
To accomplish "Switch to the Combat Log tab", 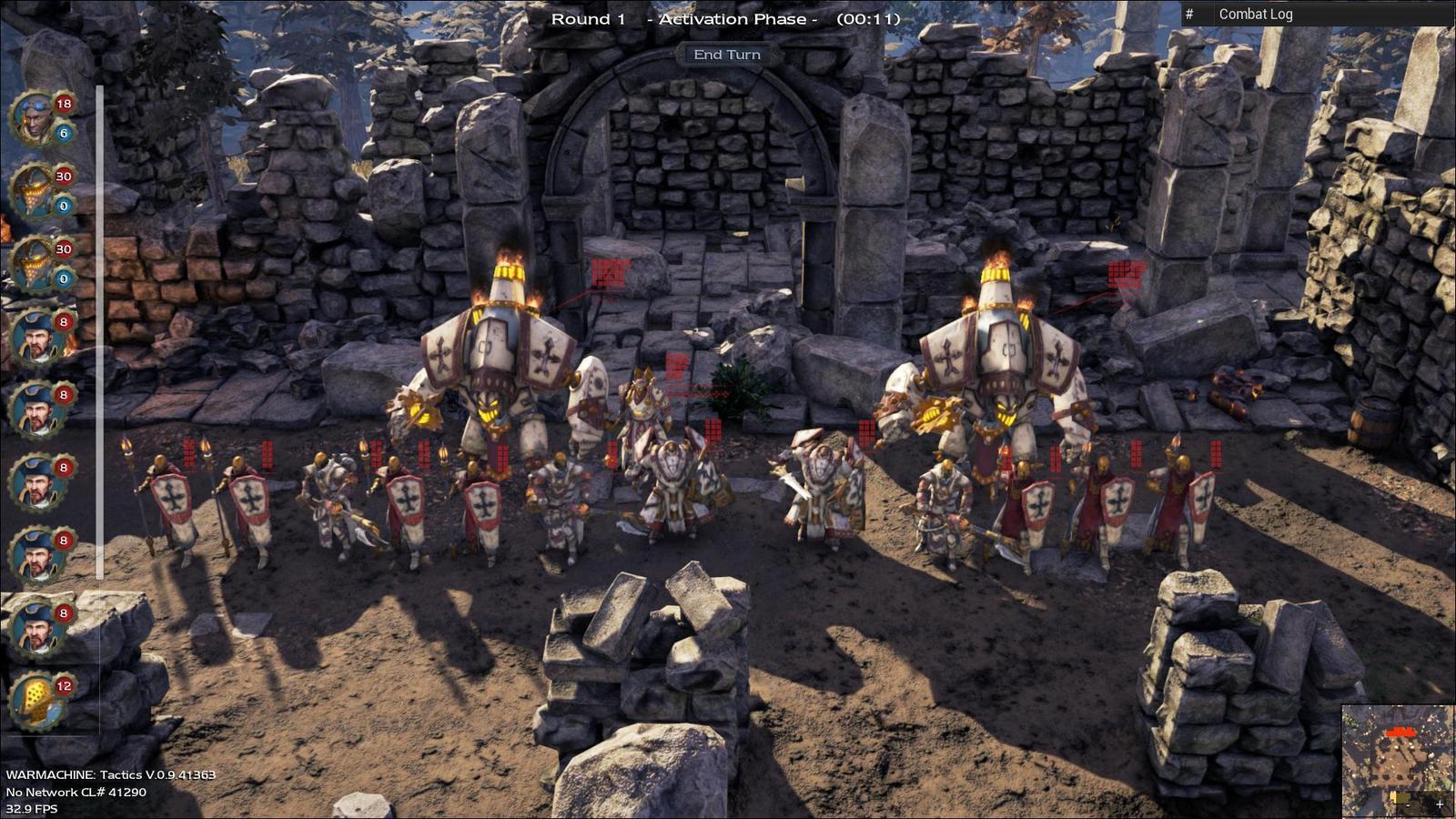I will pos(1256,14).
